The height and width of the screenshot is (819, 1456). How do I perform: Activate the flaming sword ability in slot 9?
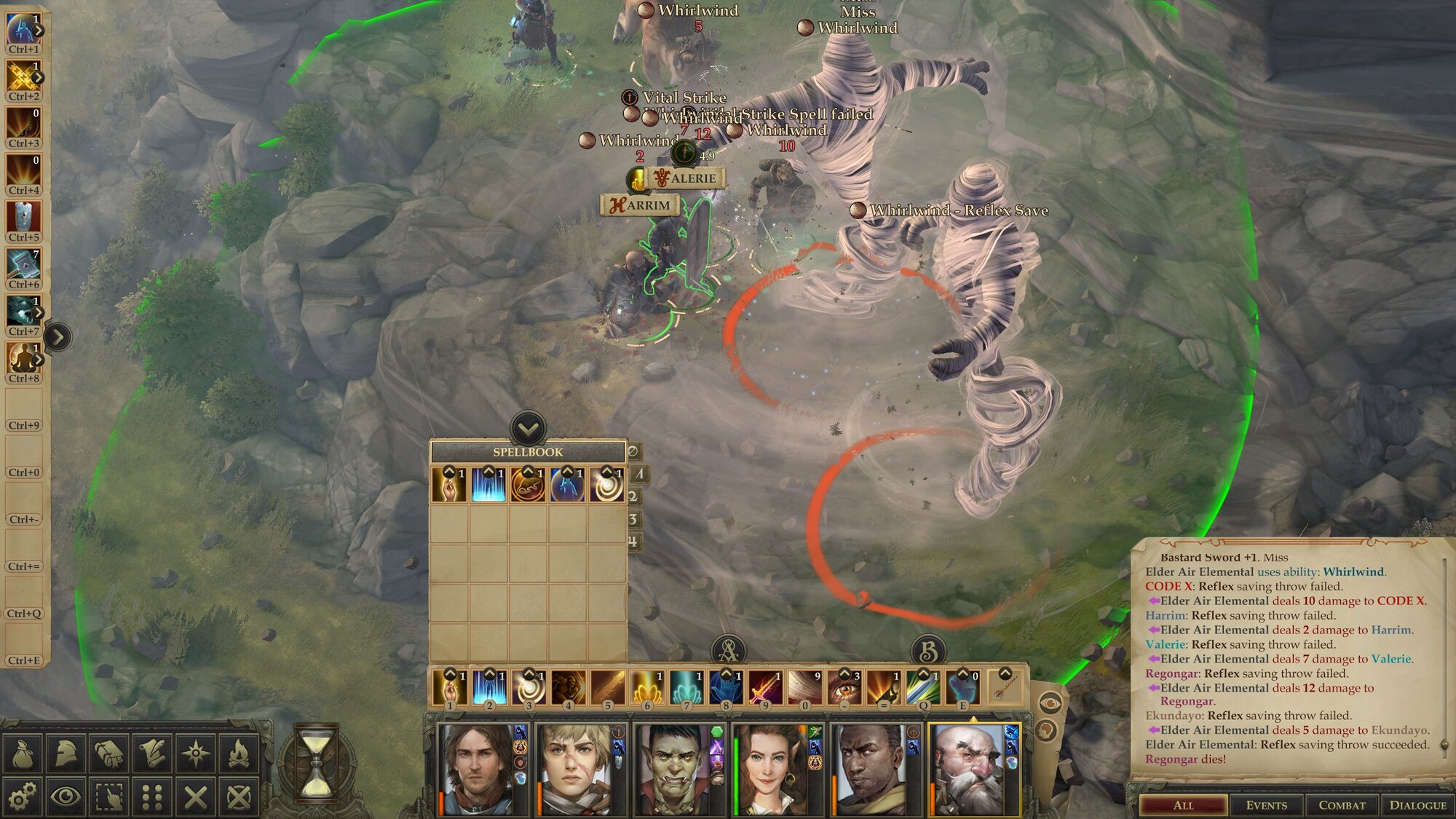coord(764,687)
